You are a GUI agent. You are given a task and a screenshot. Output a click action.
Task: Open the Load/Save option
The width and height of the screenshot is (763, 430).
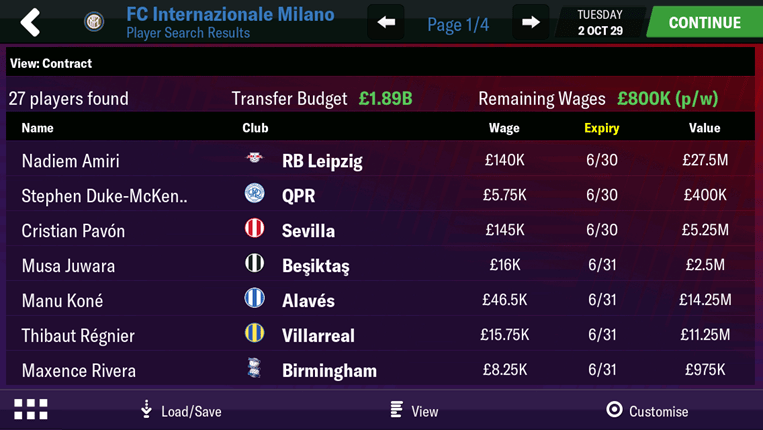180,410
